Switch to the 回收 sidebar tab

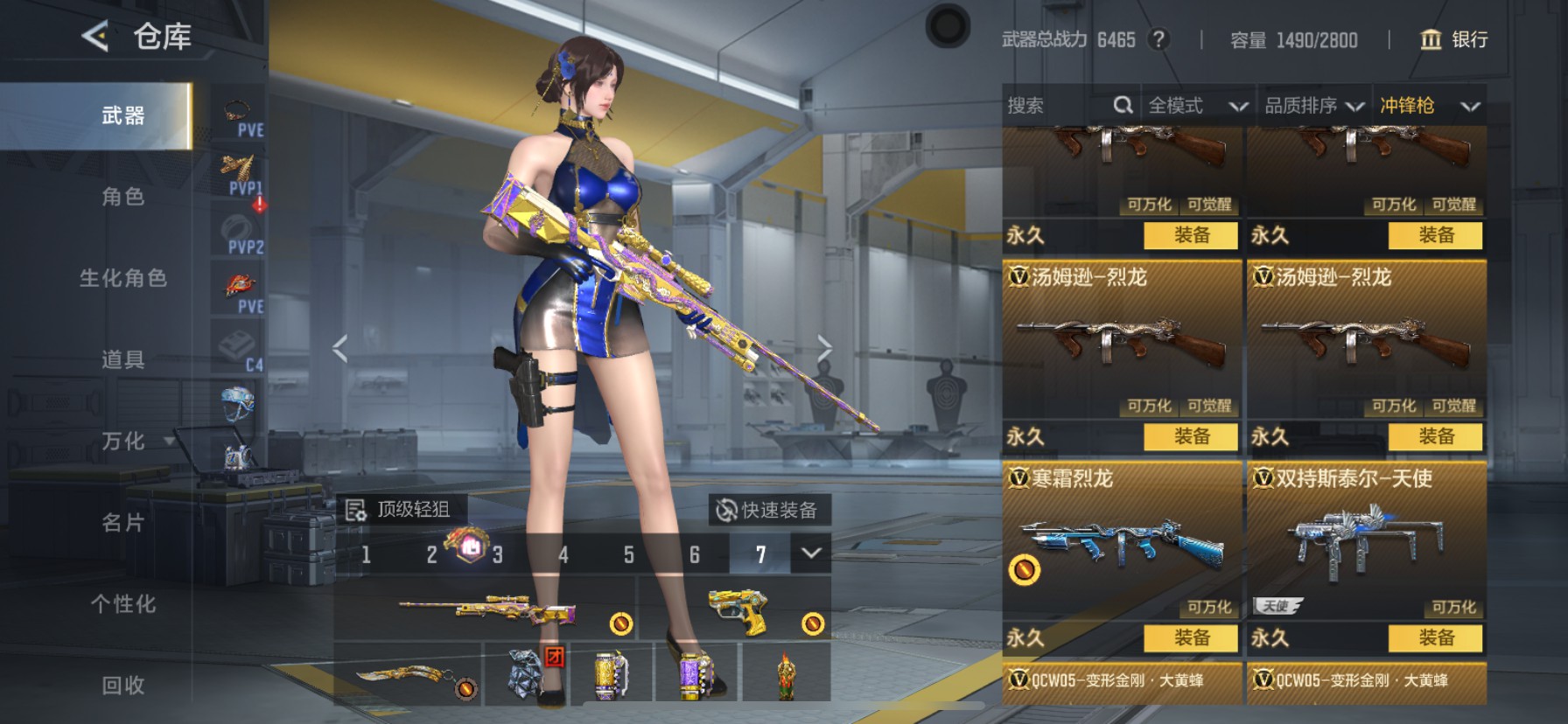[x=122, y=686]
